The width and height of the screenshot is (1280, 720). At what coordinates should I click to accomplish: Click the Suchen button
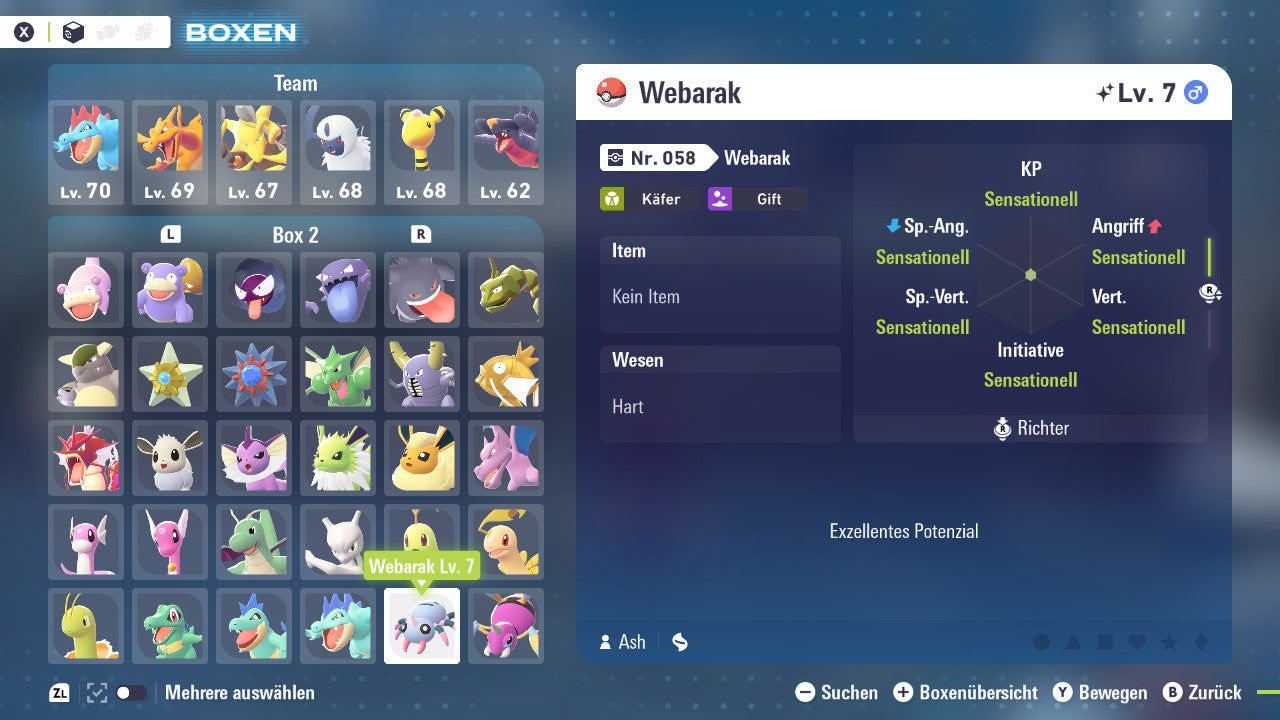841,692
